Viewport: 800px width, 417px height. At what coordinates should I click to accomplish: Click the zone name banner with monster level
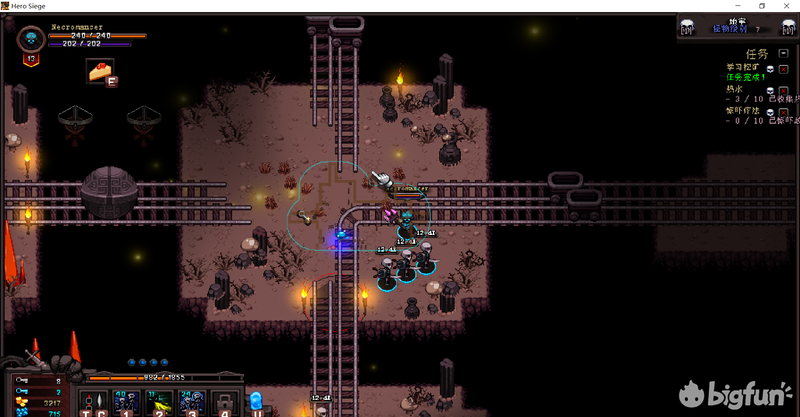[734, 26]
